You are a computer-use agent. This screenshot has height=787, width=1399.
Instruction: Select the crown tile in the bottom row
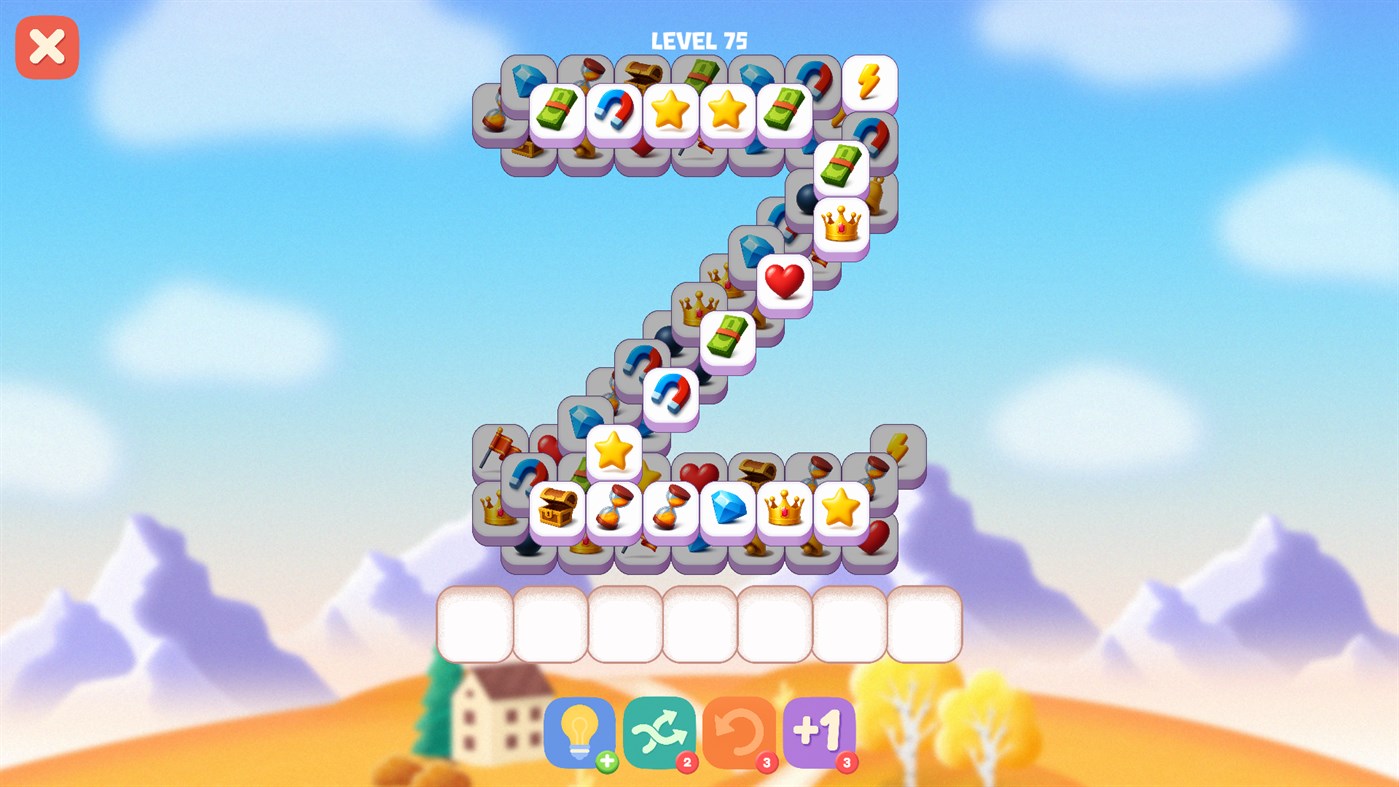785,508
